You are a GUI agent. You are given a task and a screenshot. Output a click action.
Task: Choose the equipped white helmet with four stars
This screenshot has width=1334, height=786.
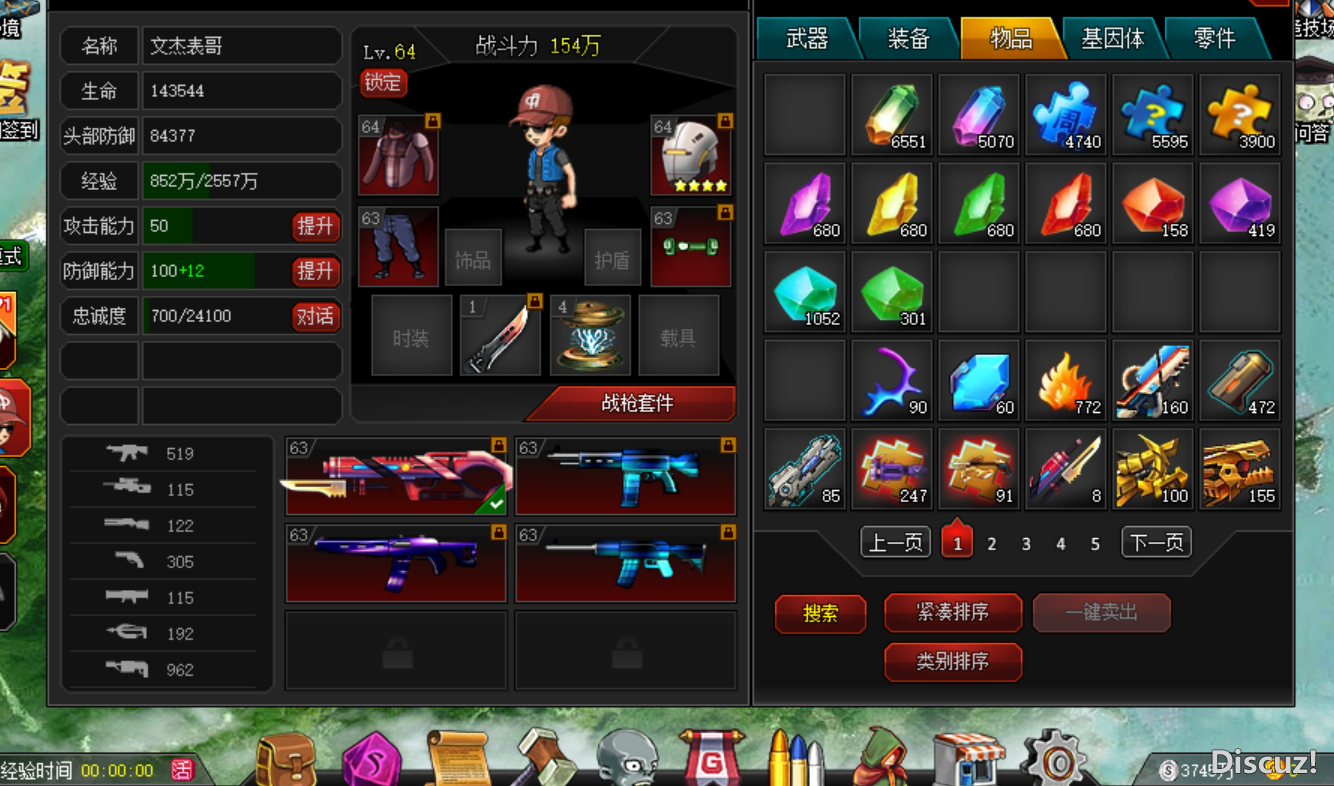tap(692, 155)
